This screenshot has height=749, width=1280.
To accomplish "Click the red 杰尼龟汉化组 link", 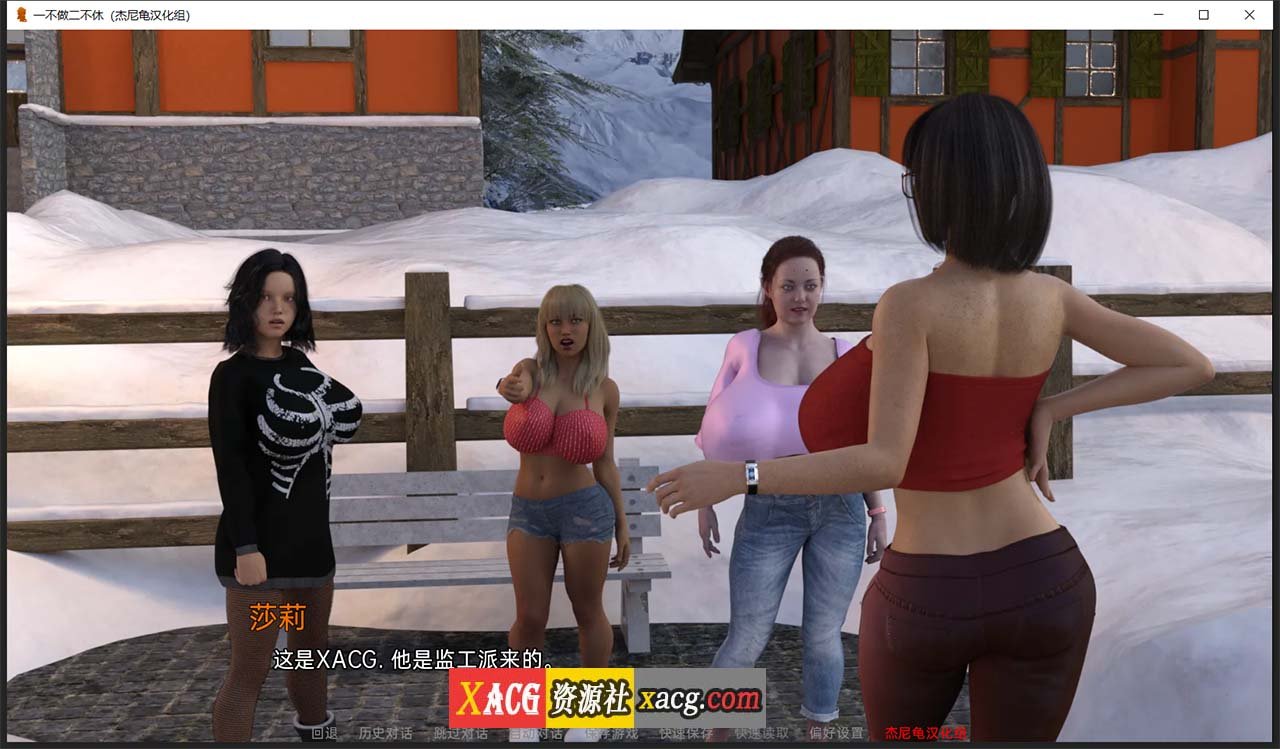I will click(x=925, y=733).
